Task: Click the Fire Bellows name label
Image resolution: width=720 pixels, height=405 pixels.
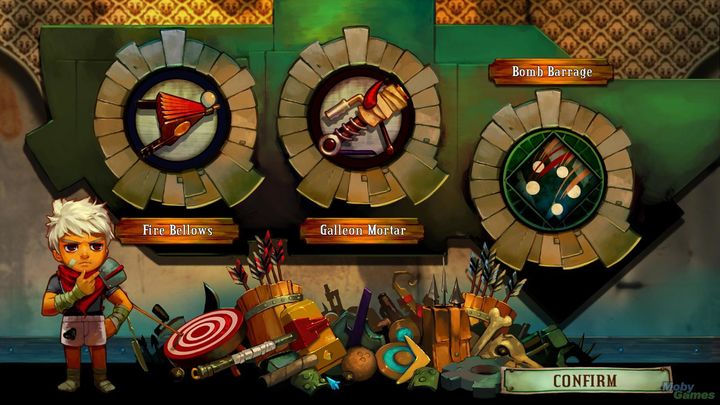Action: pyautogui.click(x=177, y=231)
